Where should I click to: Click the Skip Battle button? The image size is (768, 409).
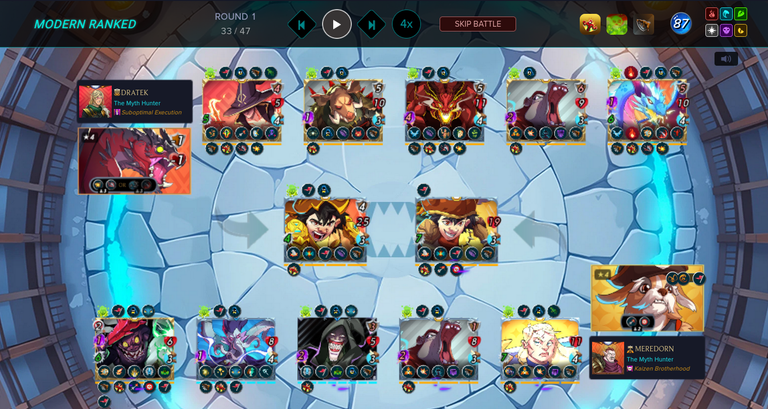point(478,24)
